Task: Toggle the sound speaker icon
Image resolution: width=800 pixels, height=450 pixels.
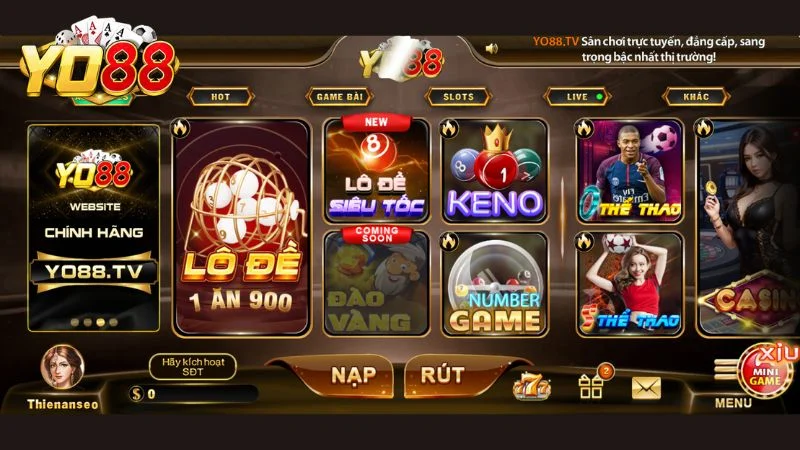Action: pos(492,47)
